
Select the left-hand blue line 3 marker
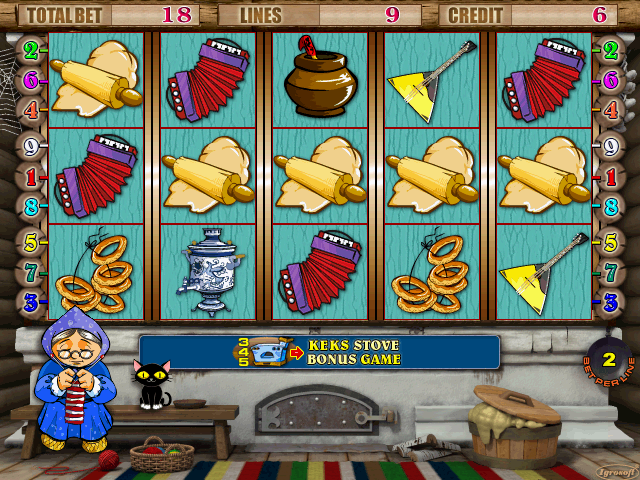point(30,300)
